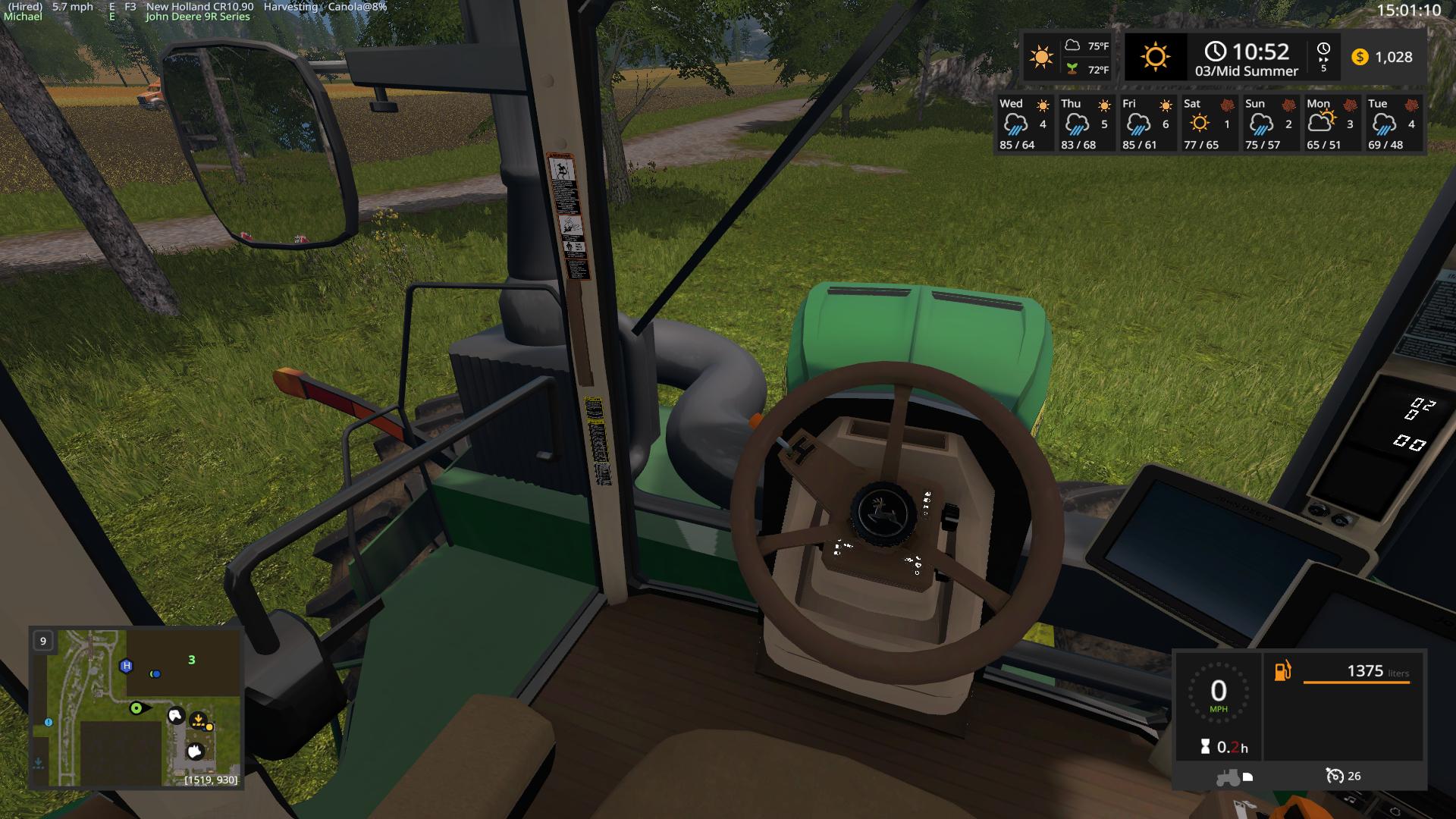This screenshot has height=819, width=1456.
Task: Click the orange fuel pump icon
Action: click(x=1282, y=670)
